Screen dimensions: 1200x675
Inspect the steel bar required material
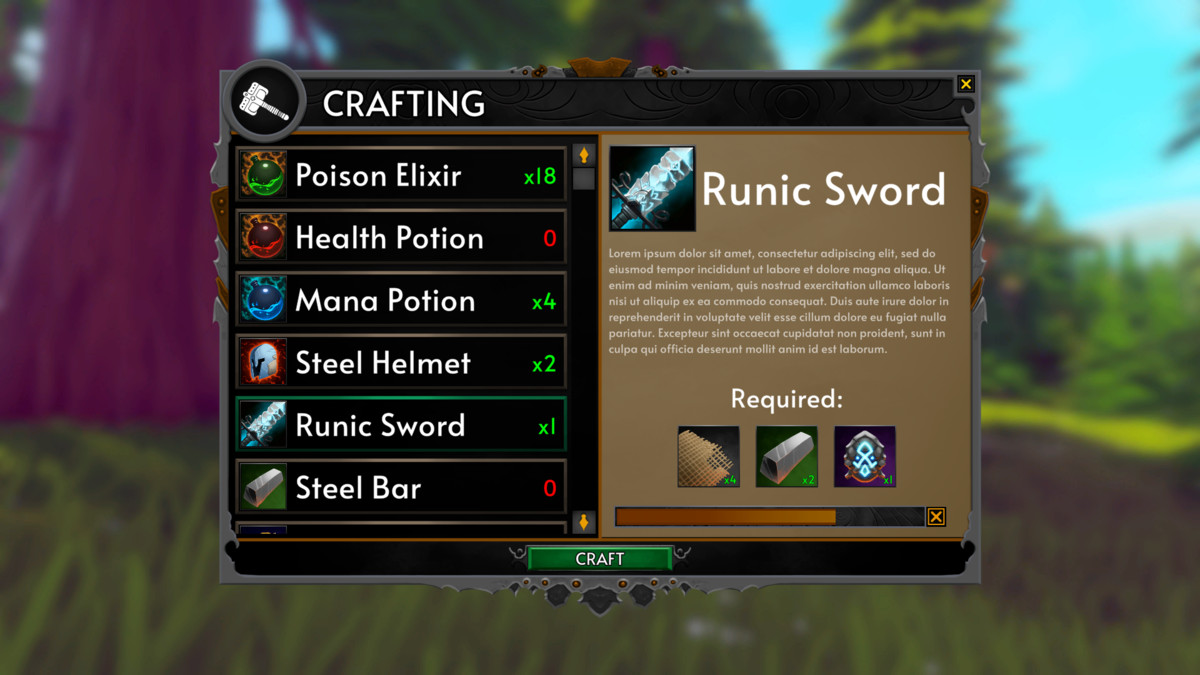click(x=786, y=457)
